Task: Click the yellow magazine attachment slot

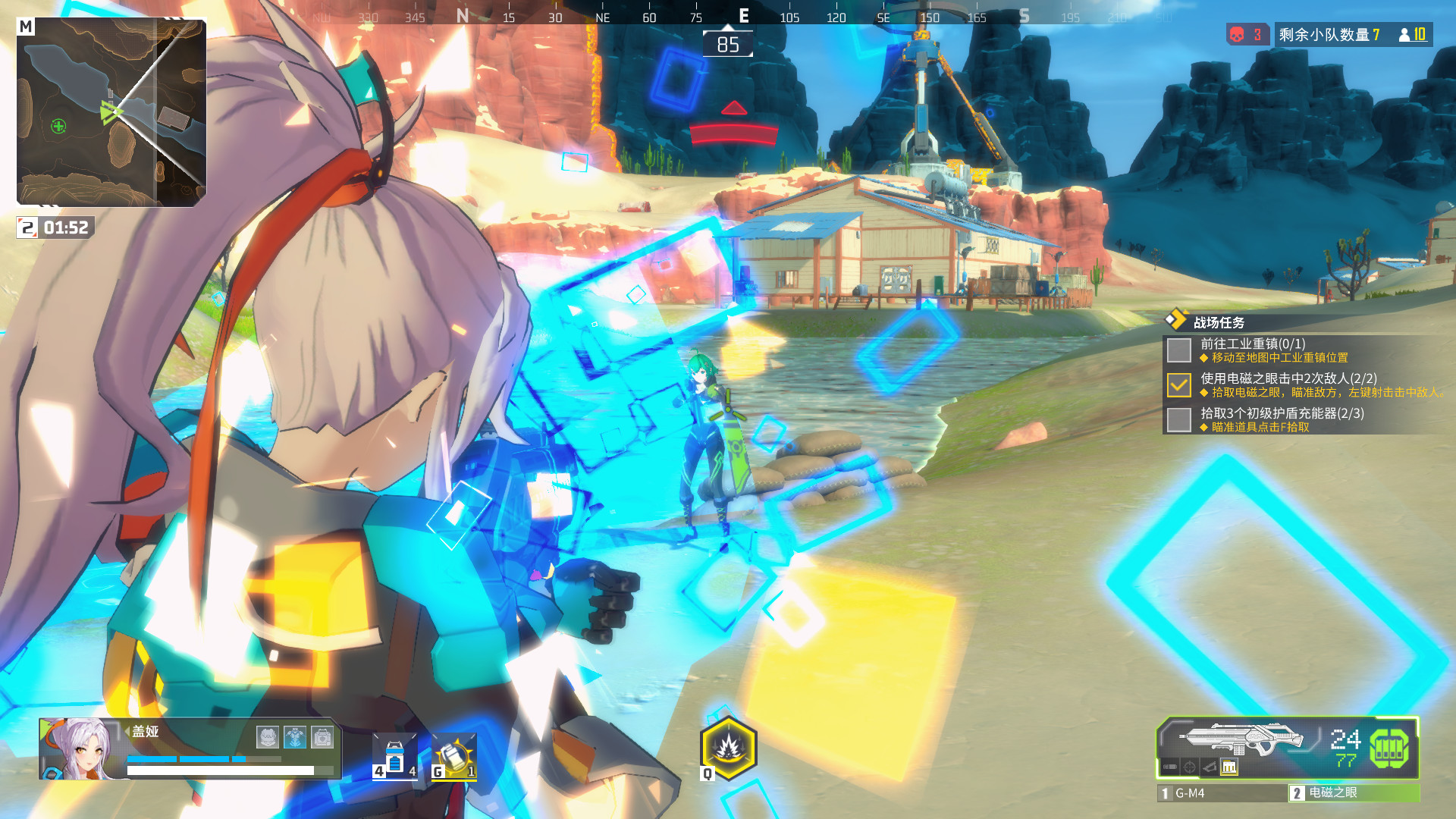Action: pos(1229,767)
